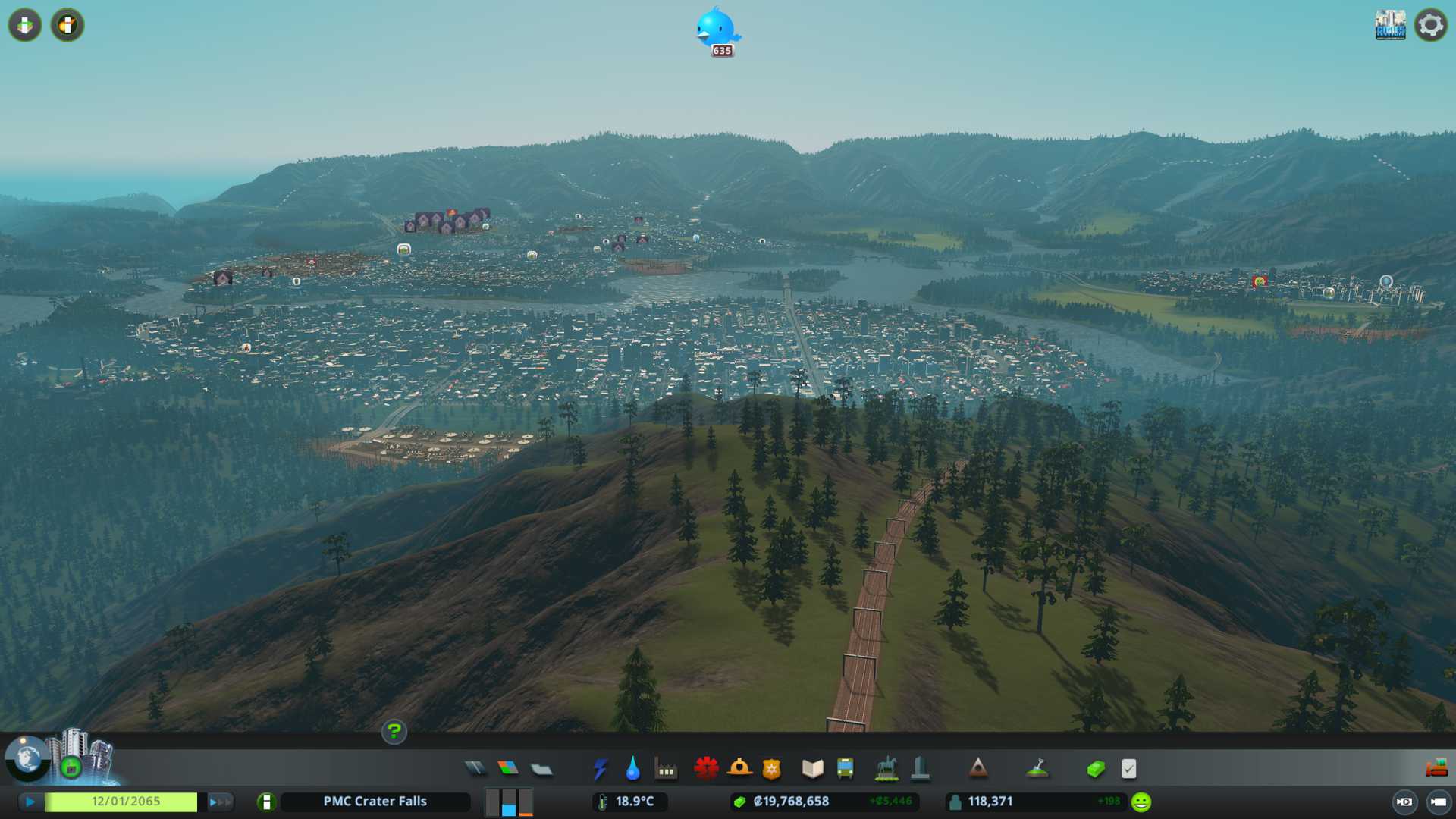Viewport: 1456px width, 819px height.
Task: Open the Economy green money panel
Action: click(1096, 769)
